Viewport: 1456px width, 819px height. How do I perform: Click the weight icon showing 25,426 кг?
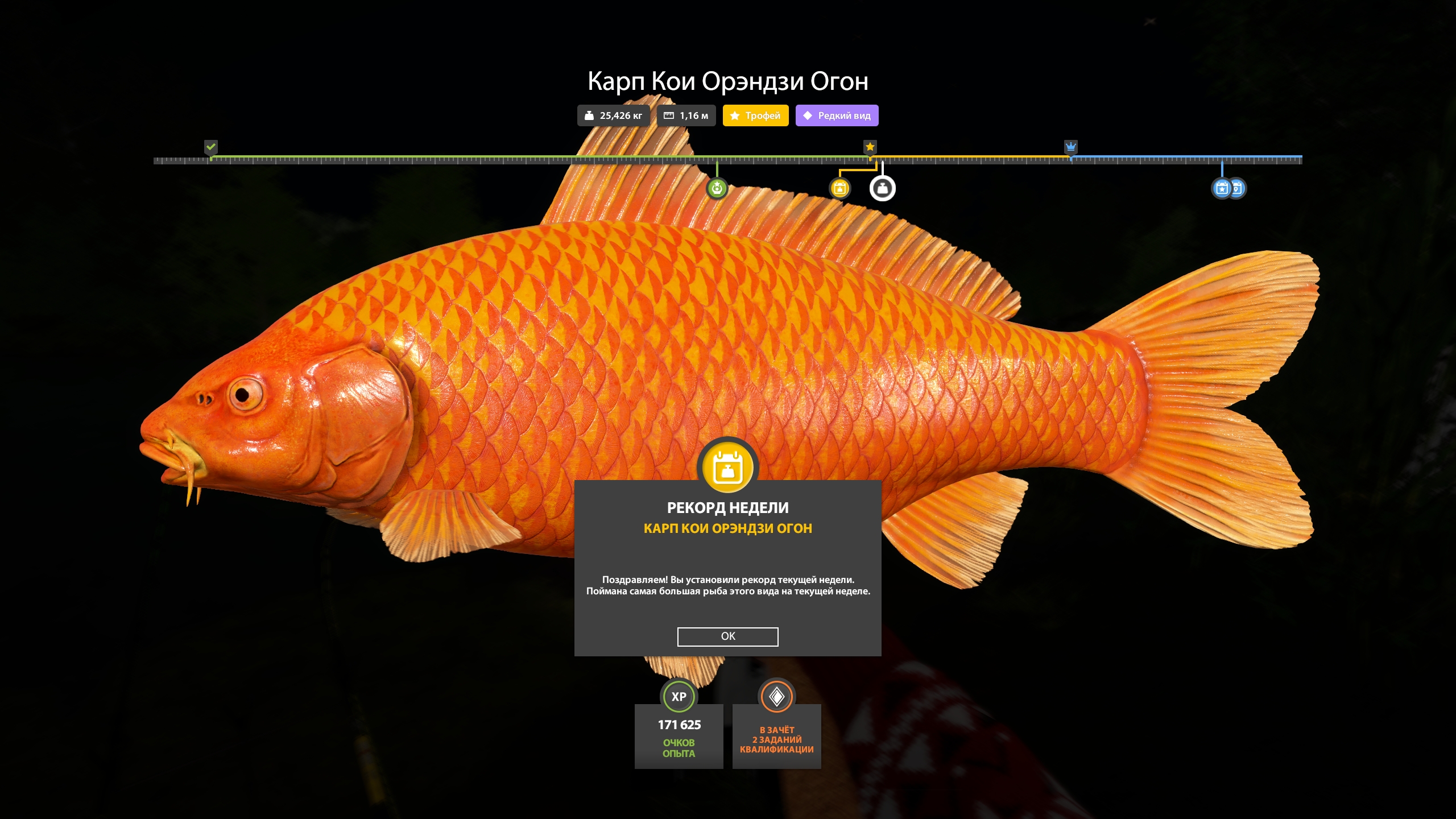pyautogui.click(x=589, y=115)
